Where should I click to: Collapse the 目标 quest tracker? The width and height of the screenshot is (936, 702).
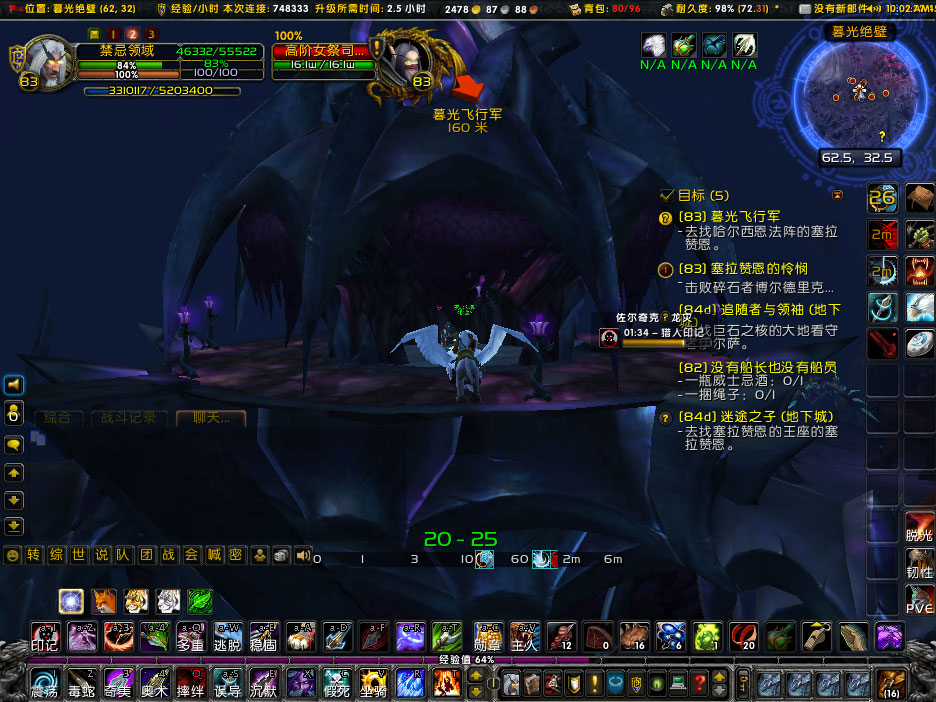tap(838, 195)
